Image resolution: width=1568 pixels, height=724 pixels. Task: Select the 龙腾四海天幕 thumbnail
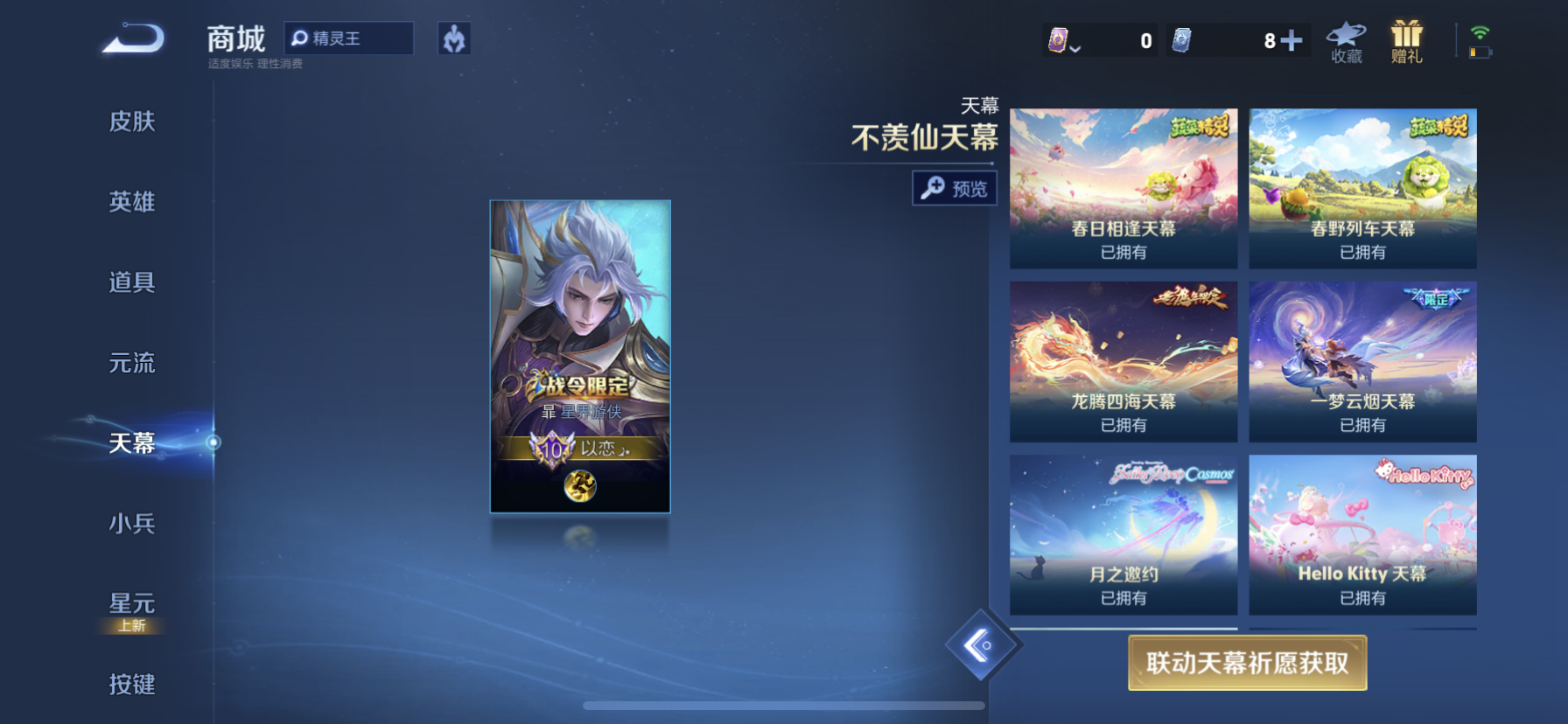point(1123,361)
